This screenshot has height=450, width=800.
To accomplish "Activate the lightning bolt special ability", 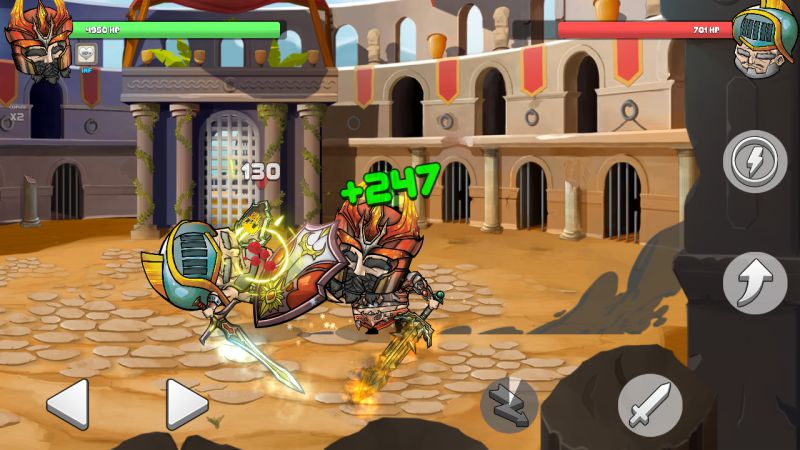I will pyautogui.click(x=755, y=160).
